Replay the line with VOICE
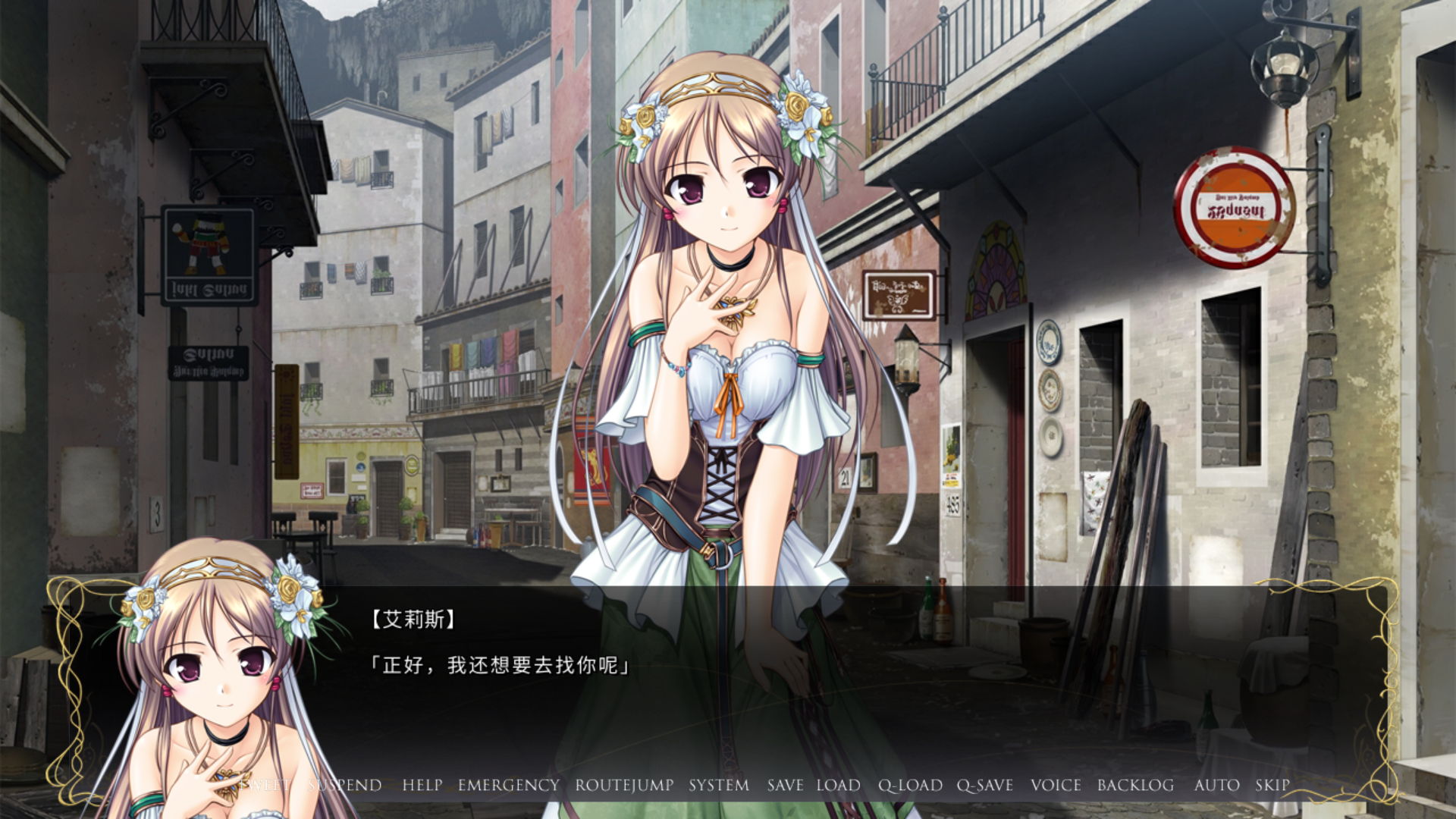This screenshot has width=1456, height=819. point(1056,786)
